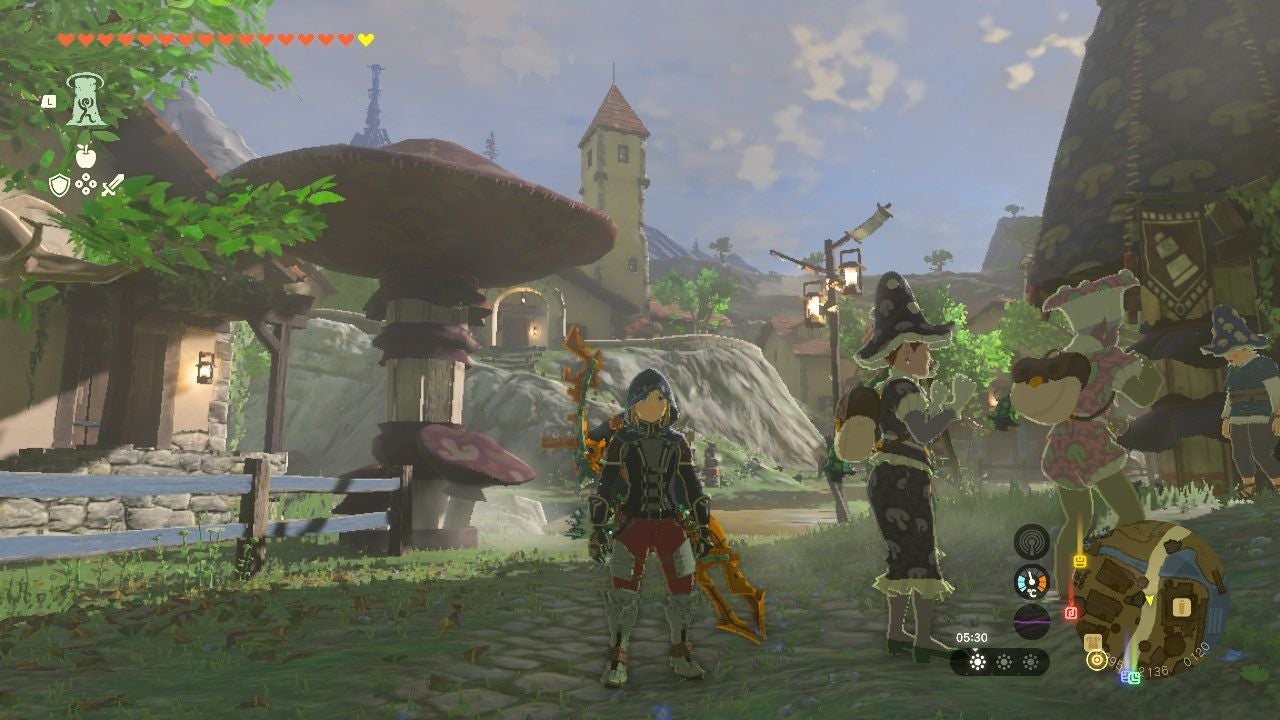Viewport: 1280px width, 720px height.
Task: Click the seed cluster icon beside the shield
Action: (x=84, y=183)
